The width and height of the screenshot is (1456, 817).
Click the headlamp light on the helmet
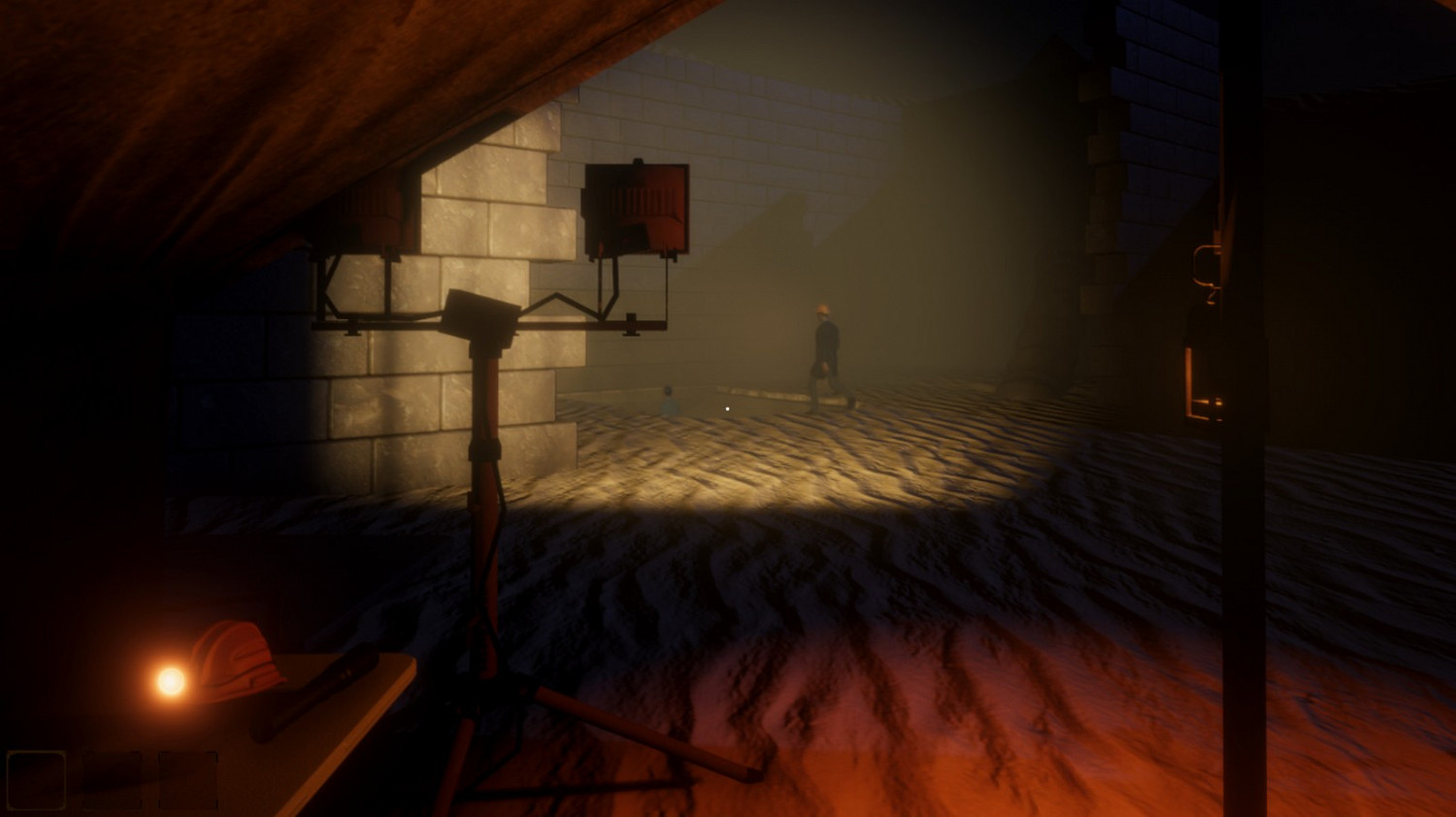click(x=171, y=679)
